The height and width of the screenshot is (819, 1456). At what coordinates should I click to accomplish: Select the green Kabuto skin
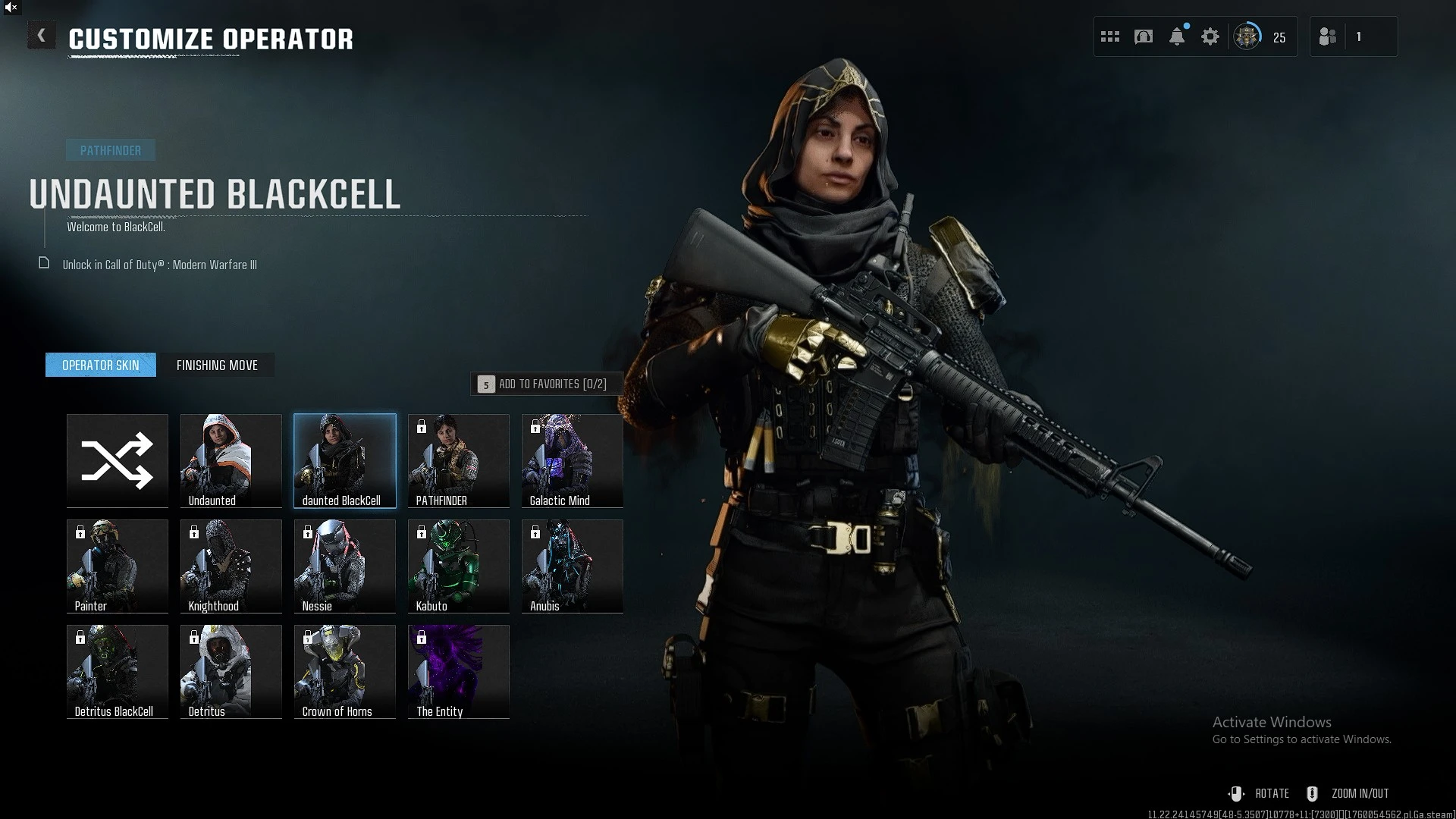[x=459, y=566]
